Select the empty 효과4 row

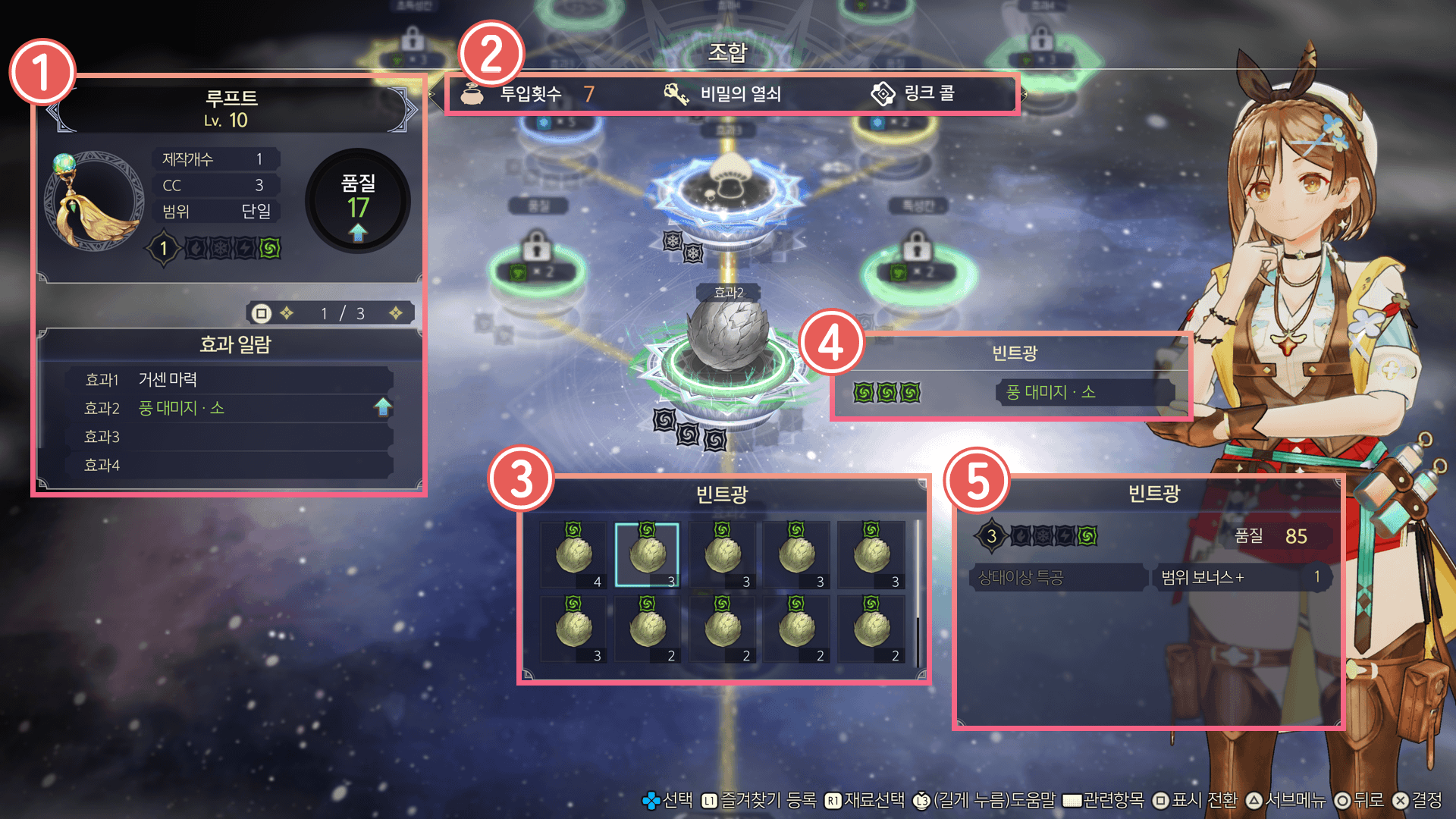point(229,465)
